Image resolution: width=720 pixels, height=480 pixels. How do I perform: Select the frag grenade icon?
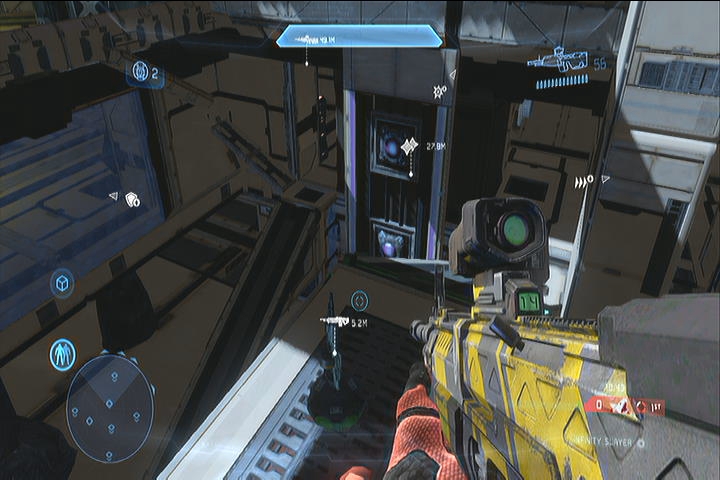[141, 72]
